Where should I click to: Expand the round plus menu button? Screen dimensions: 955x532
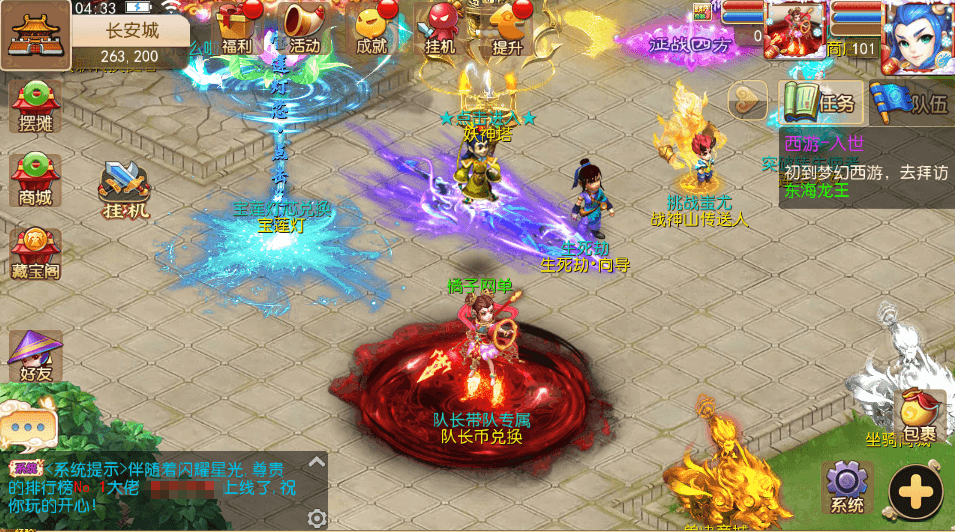pos(916,491)
